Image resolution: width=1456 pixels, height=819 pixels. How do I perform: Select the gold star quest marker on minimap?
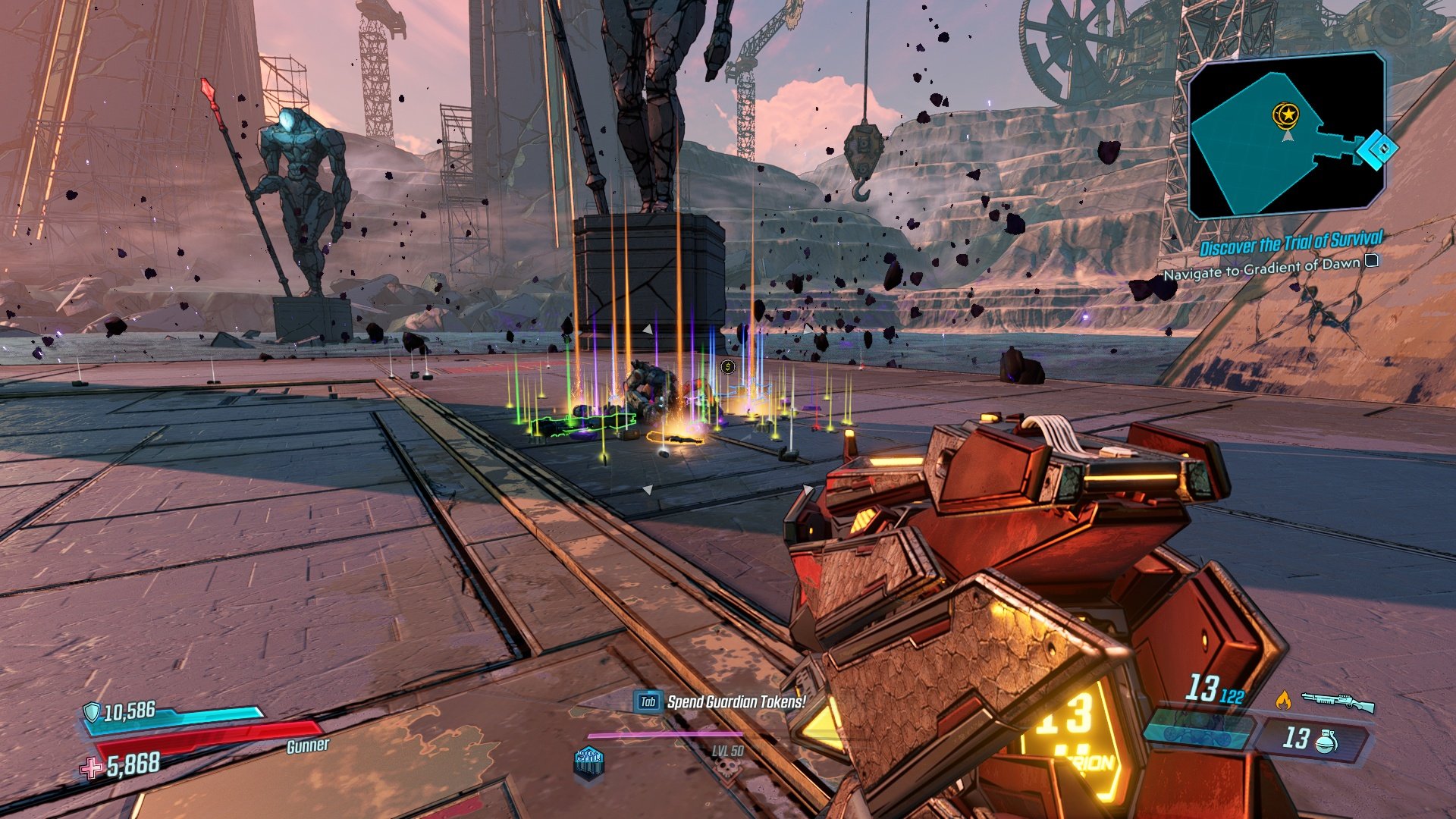pos(1286,115)
